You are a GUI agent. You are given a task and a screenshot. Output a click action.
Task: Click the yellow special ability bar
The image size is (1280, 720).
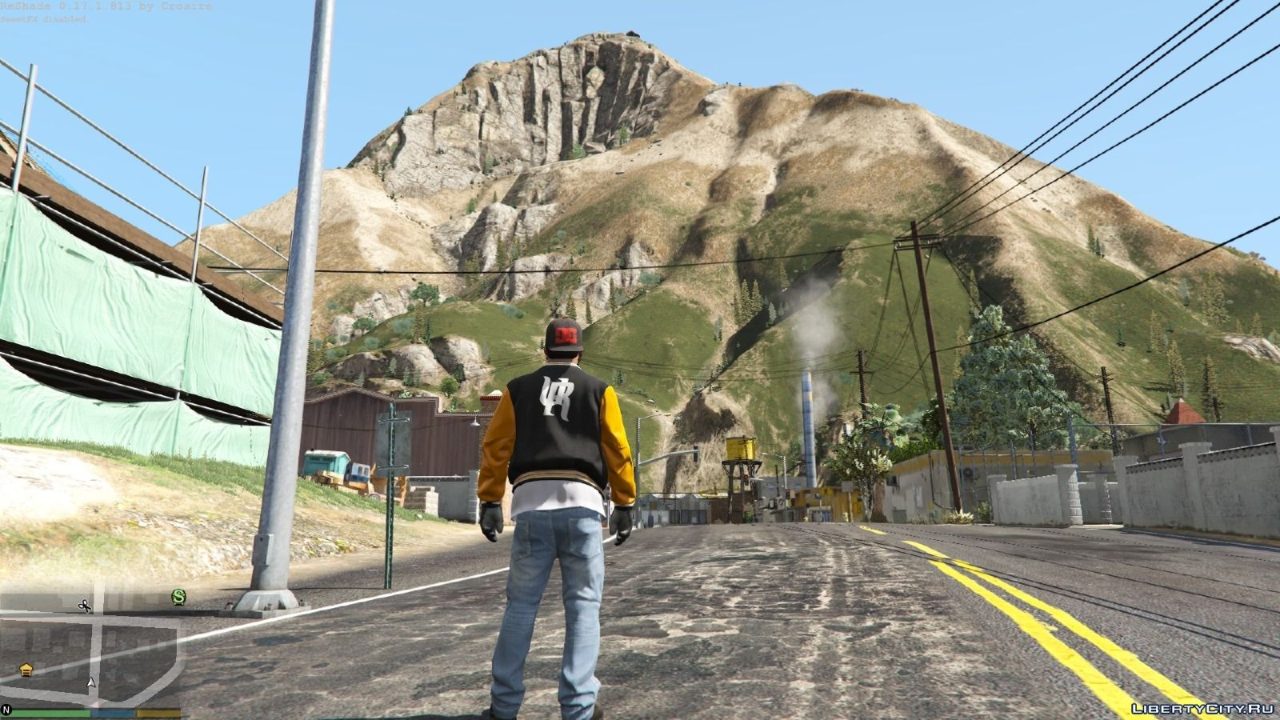point(158,712)
